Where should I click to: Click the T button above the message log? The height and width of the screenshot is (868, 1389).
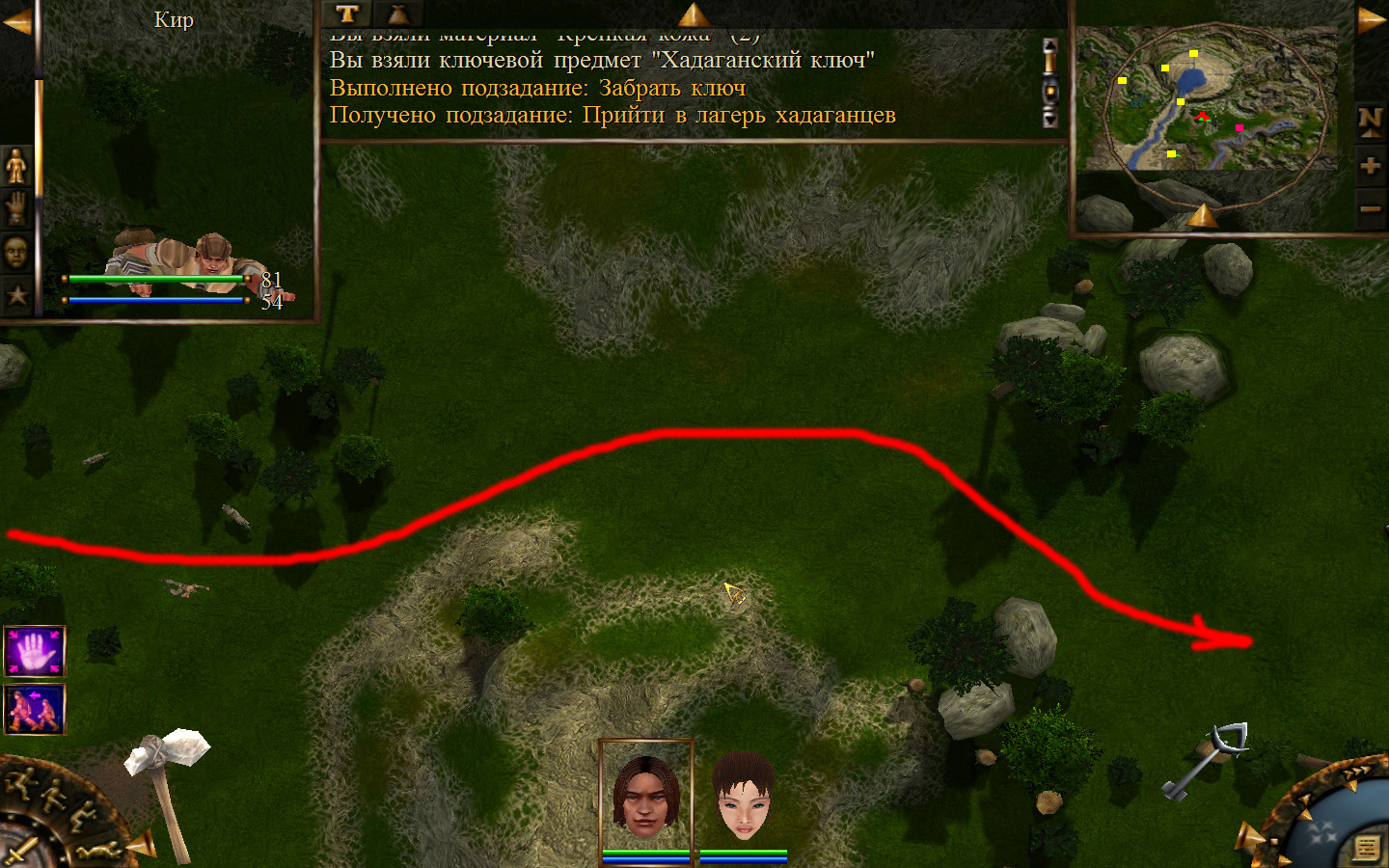(x=347, y=14)
